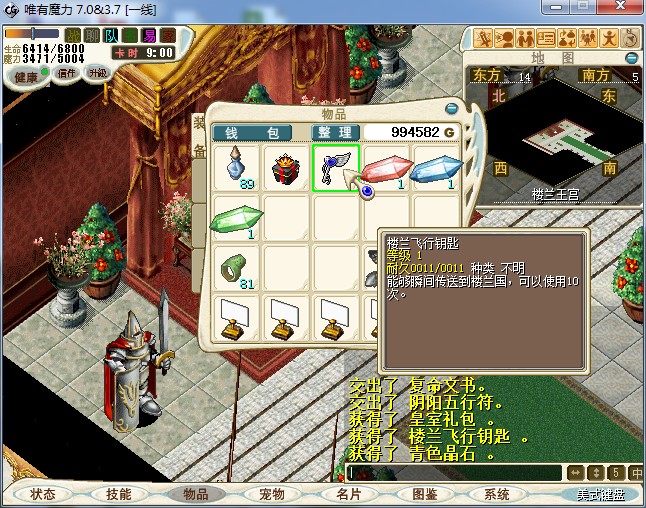Click the 整理 sort items button
The height and width of the screenshot is (508, 646).
[334, 132]
